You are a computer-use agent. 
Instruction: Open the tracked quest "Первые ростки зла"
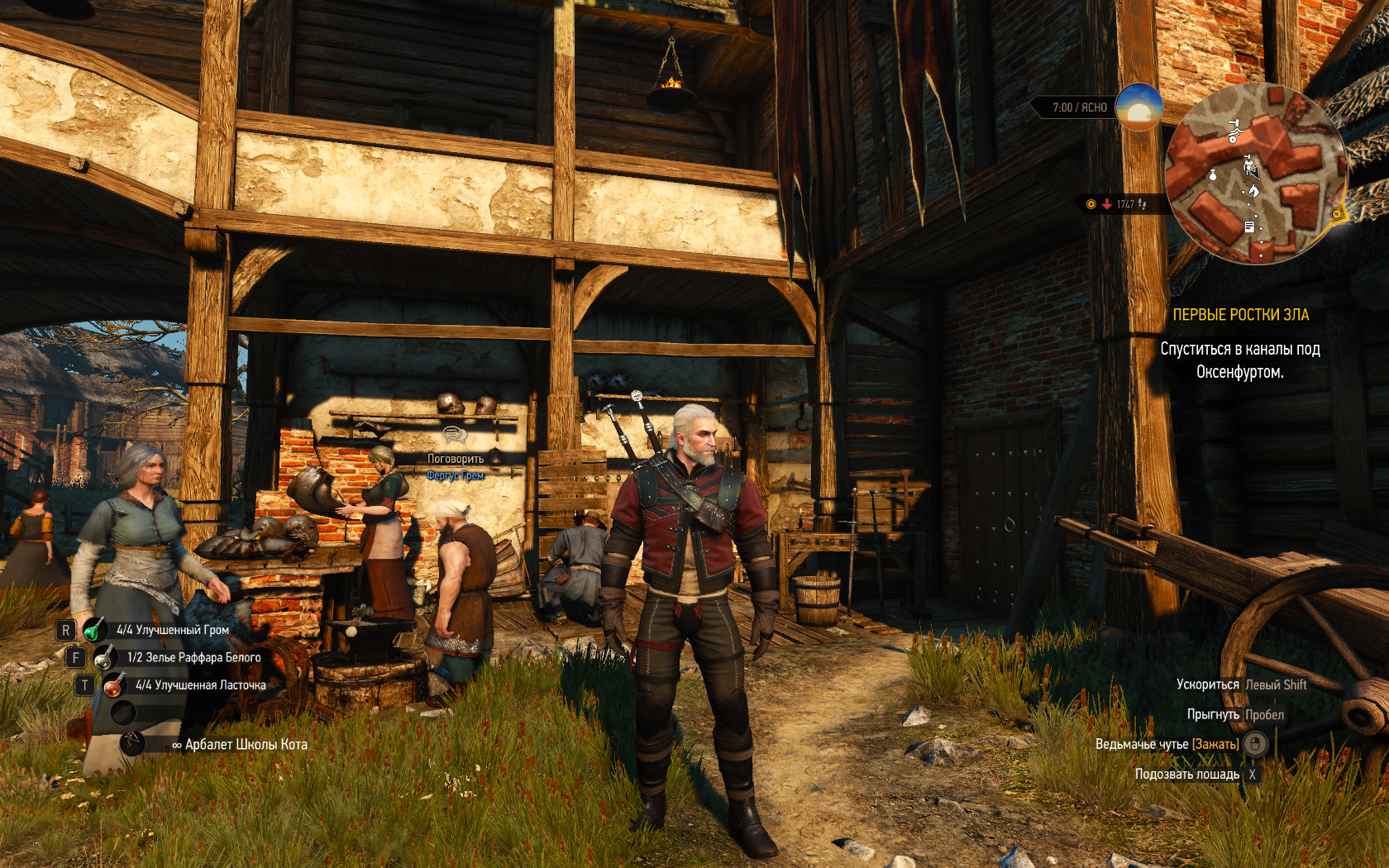pyautogui.click(x=1240, y=315)
